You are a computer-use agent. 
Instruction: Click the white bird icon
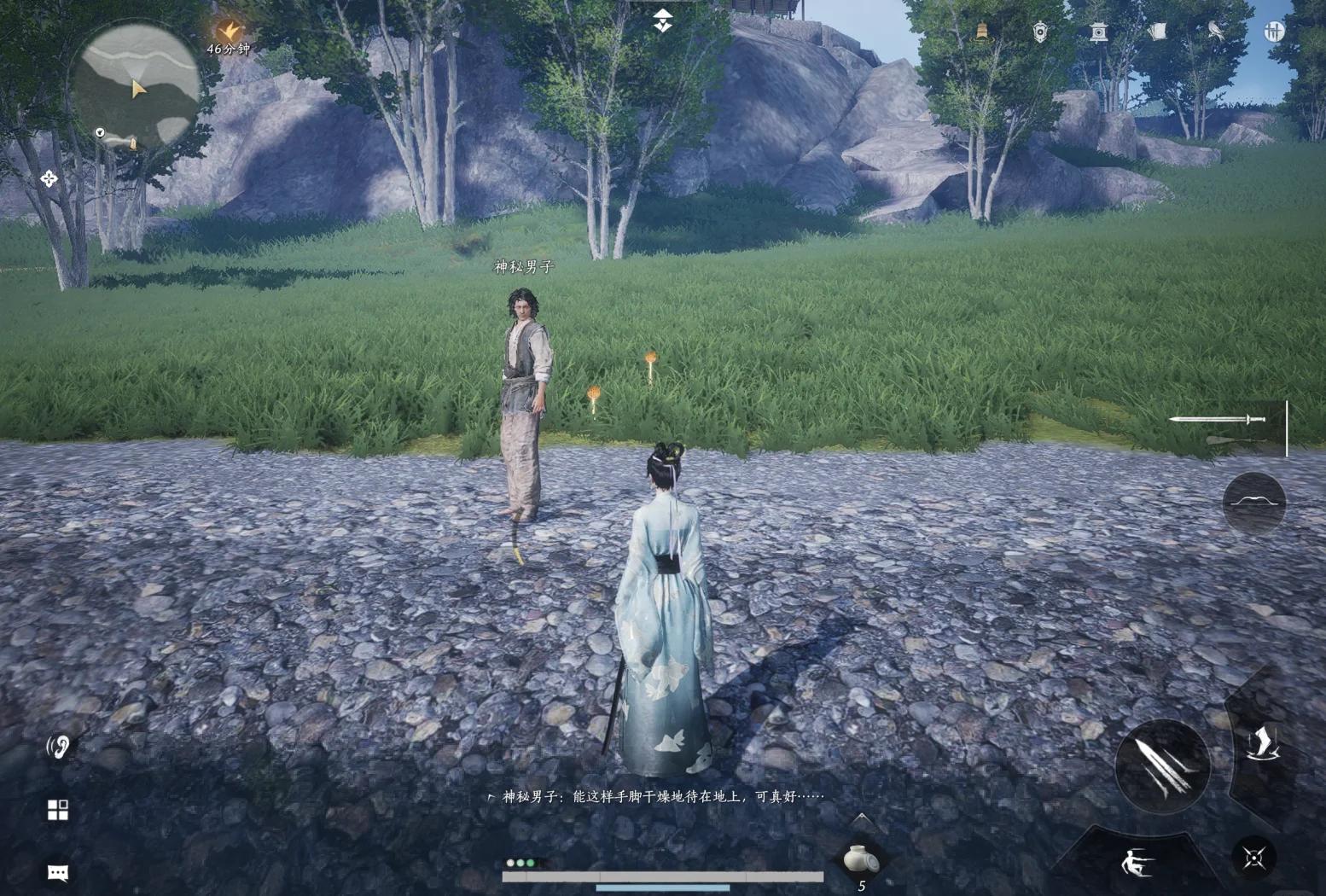(x=1215, y=32)
